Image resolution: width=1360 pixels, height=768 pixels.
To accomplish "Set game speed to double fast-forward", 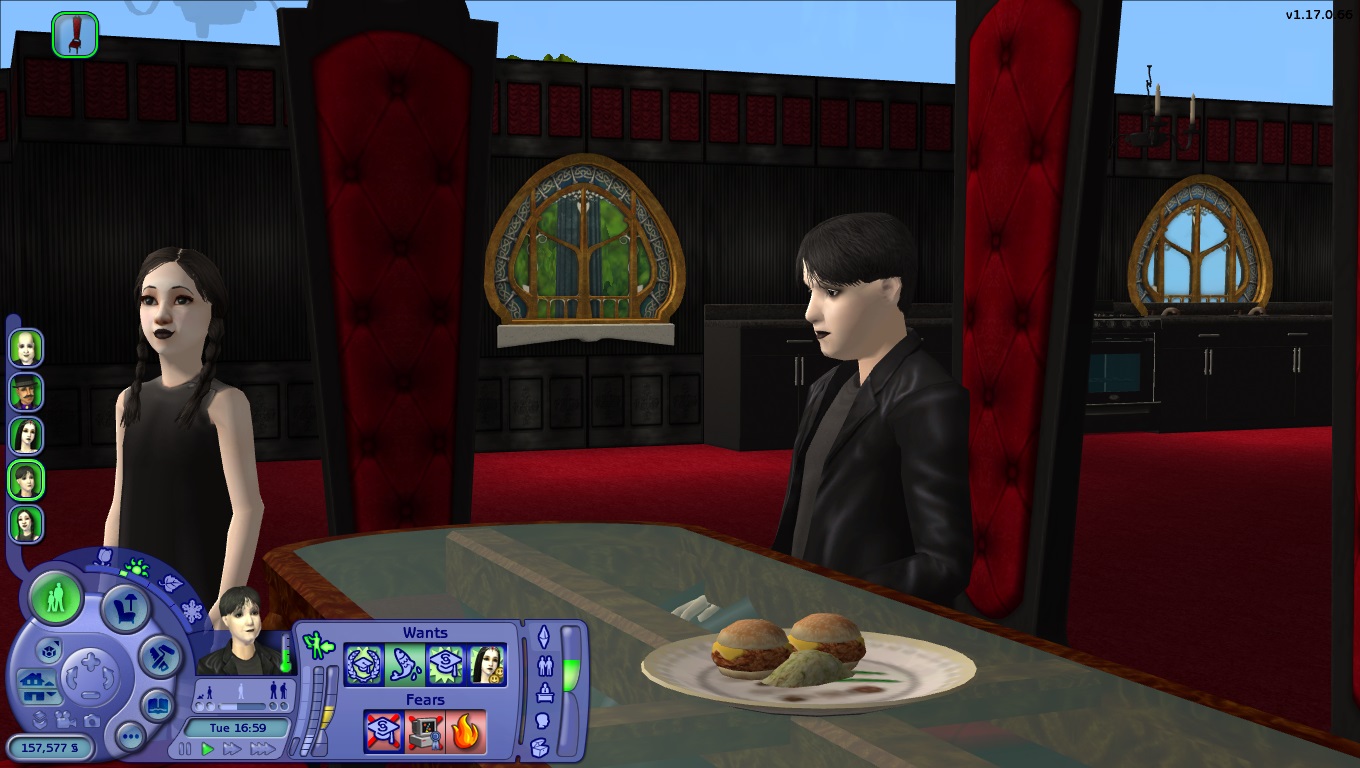I will 233,749.
